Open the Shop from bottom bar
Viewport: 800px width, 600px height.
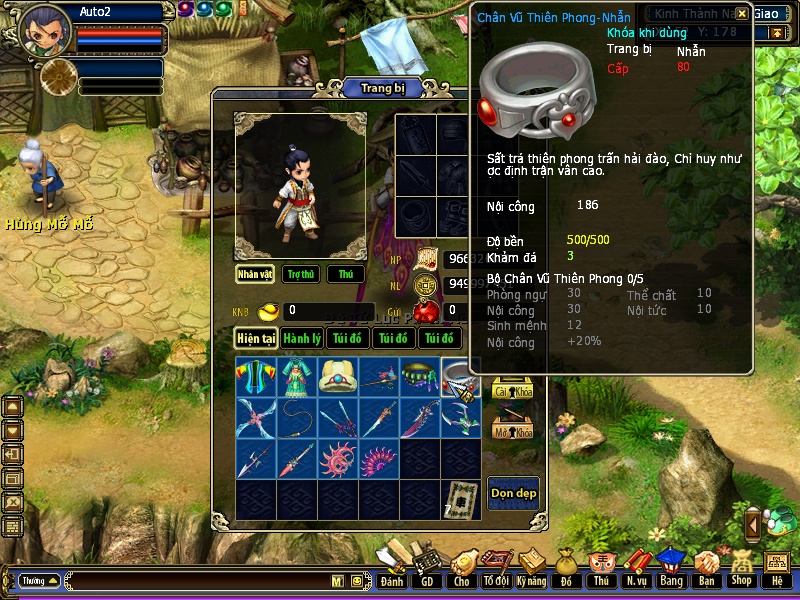tap(741, 572)
